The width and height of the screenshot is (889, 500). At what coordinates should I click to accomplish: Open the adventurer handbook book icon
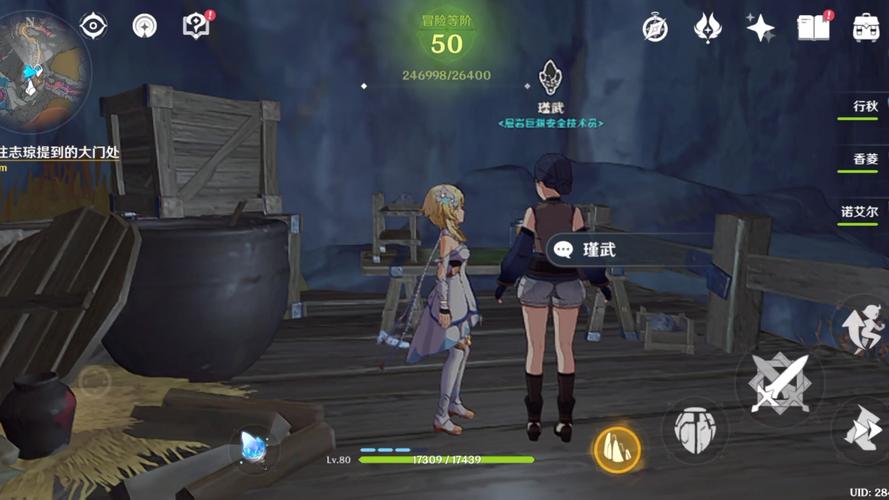pyautogui.click(x=813, y=27)
